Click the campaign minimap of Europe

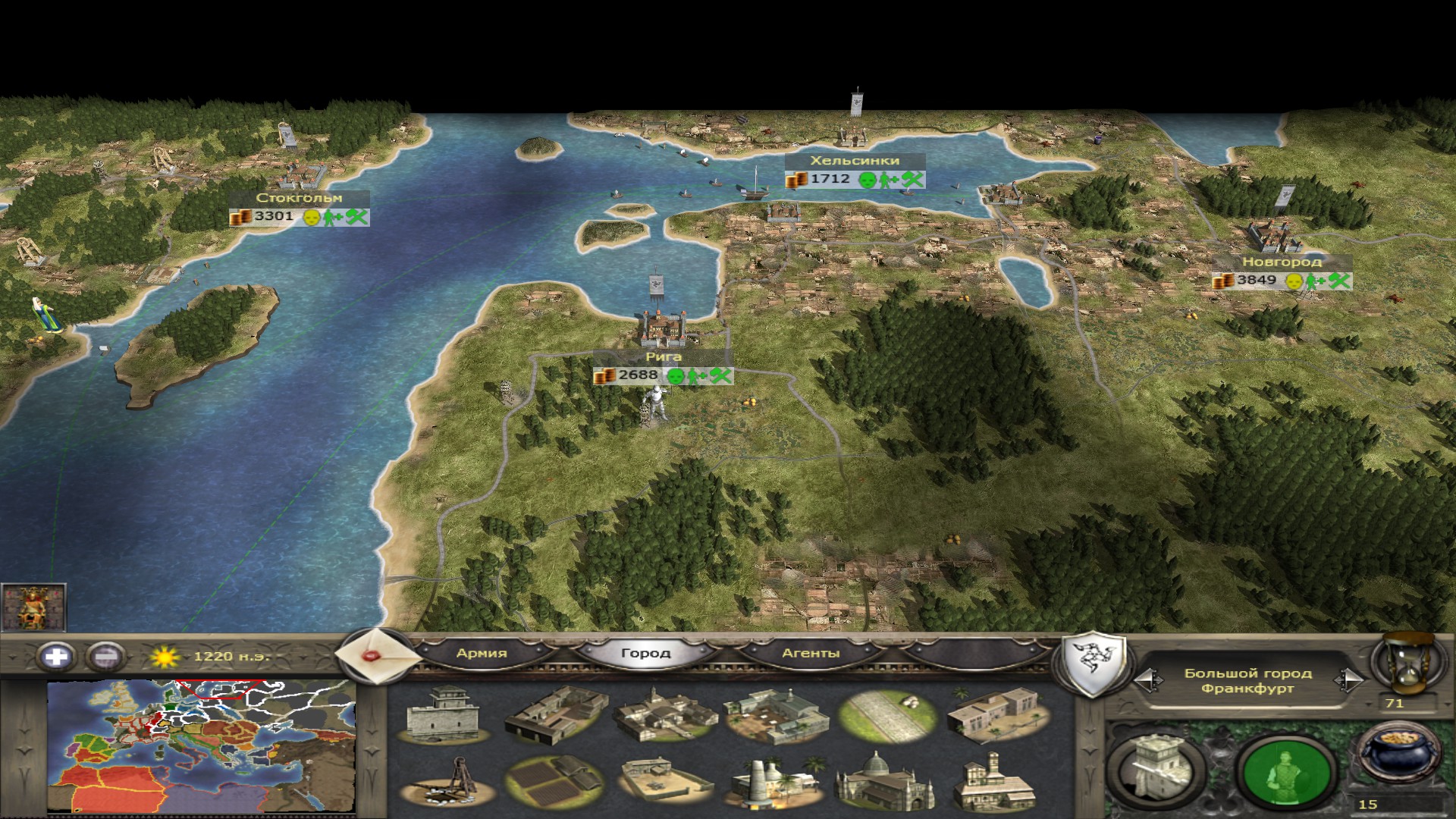pyautogui.click(x=201, y=747)
